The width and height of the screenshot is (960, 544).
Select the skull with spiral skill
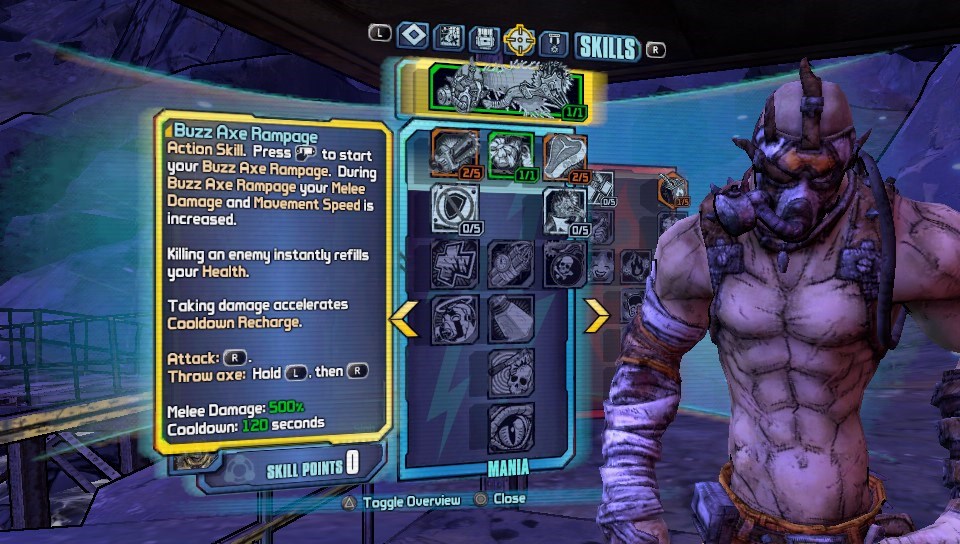point(510,373)
